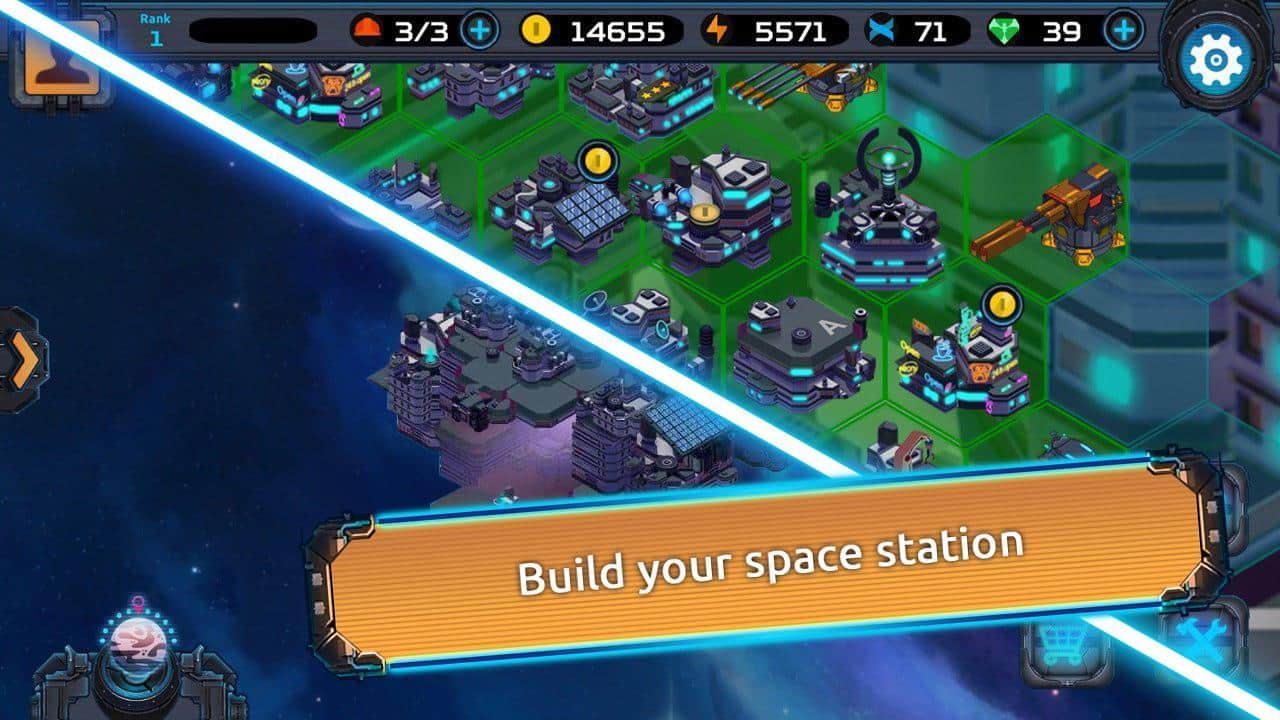Screen dimensions: 1280x720
Task: Collect the coin on the yellow-lit building
Action: click(706, 216)
